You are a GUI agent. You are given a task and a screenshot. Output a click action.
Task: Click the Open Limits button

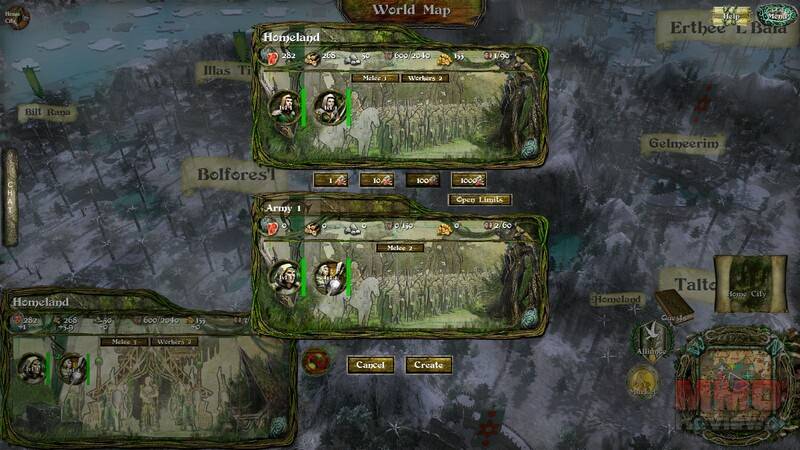[481, 200]
